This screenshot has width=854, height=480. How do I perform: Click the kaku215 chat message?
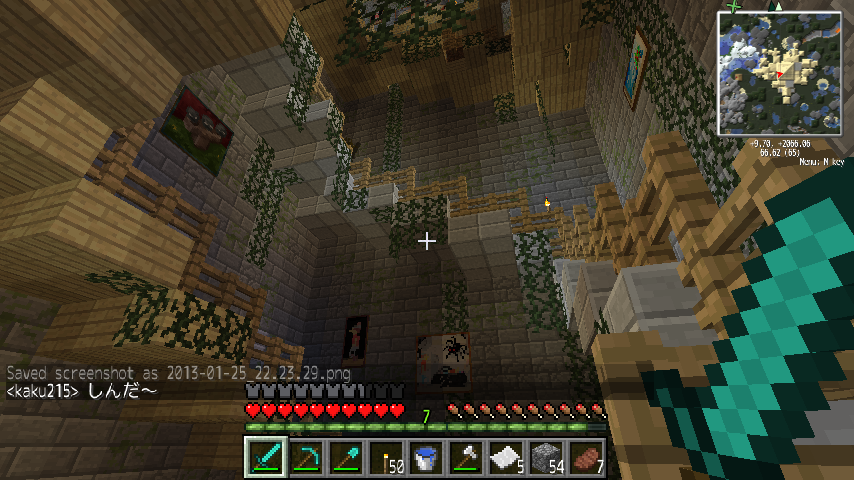[82, 389]
